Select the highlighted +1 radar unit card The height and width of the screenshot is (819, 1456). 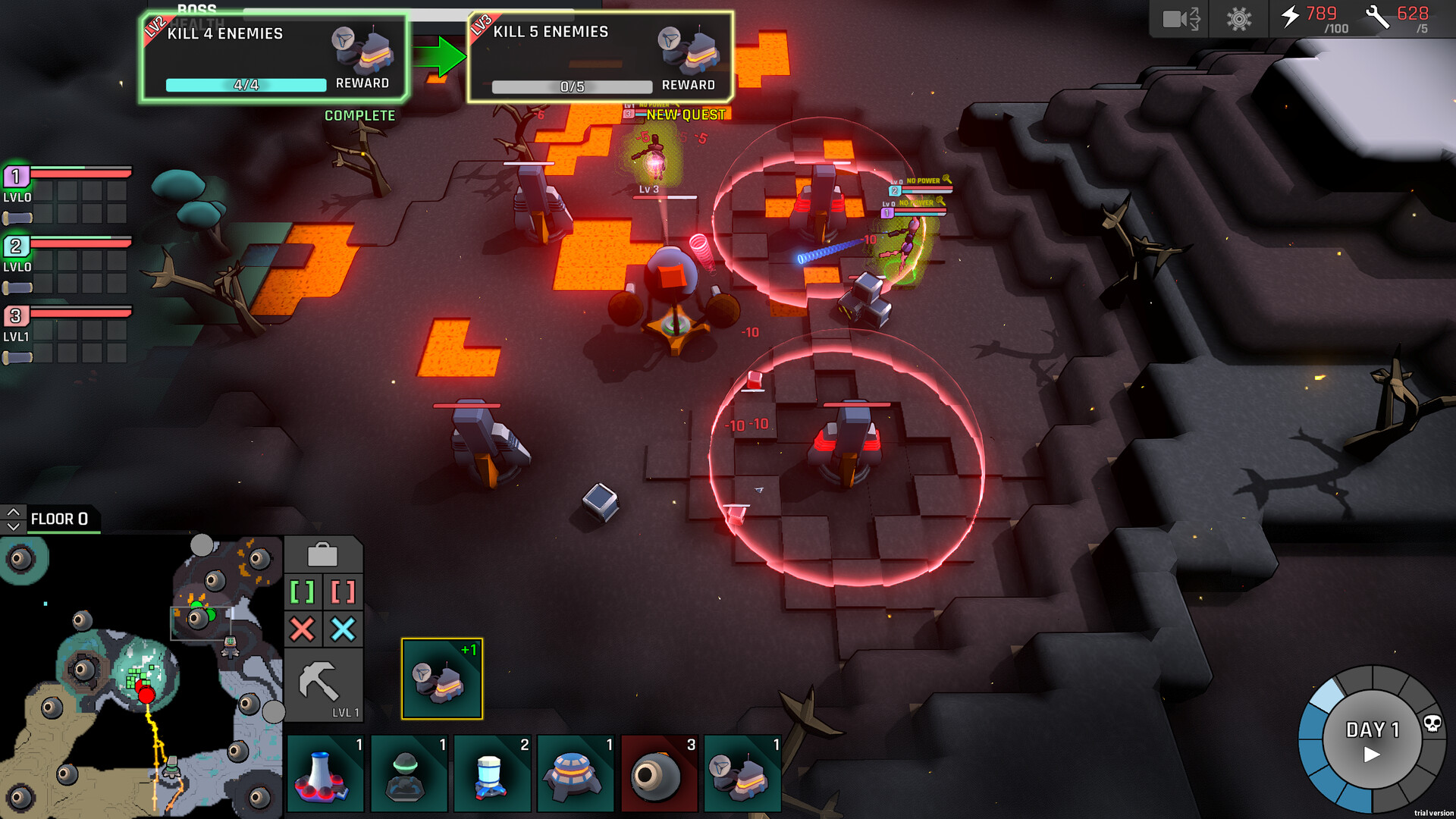tap(444, 677)
